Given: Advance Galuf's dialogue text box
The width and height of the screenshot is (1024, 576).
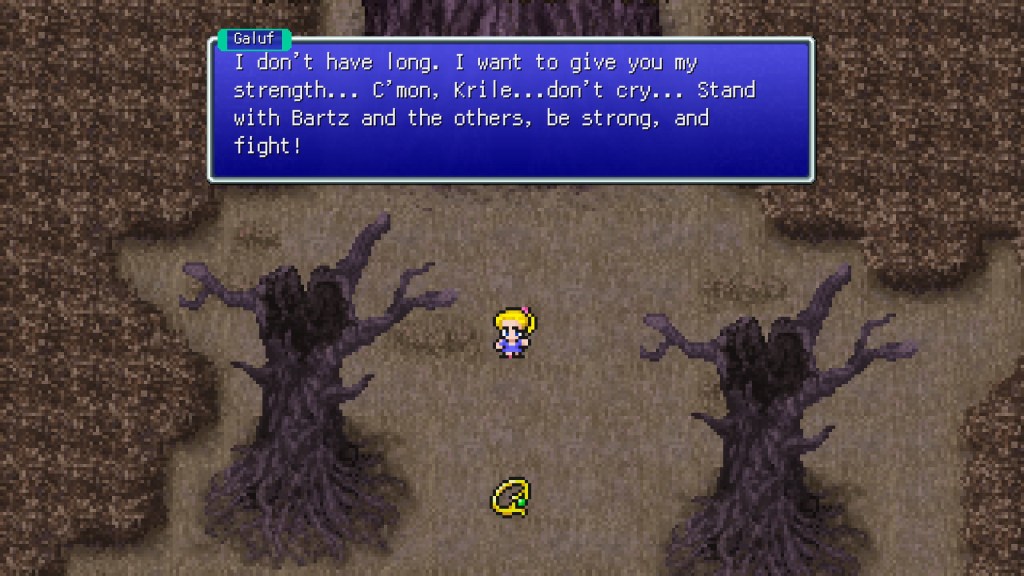Looking at the screenshot, I should point(510,110).
